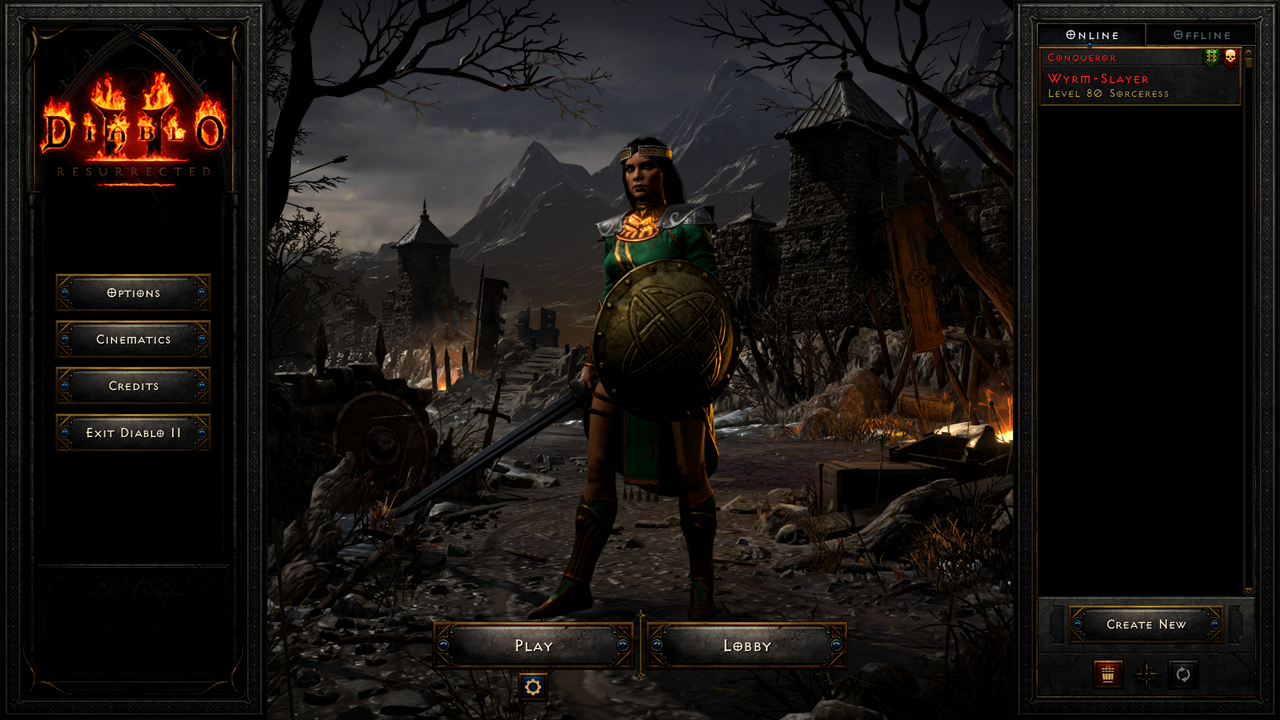View the Credits
1280x720 pixels.
(133, 386)
